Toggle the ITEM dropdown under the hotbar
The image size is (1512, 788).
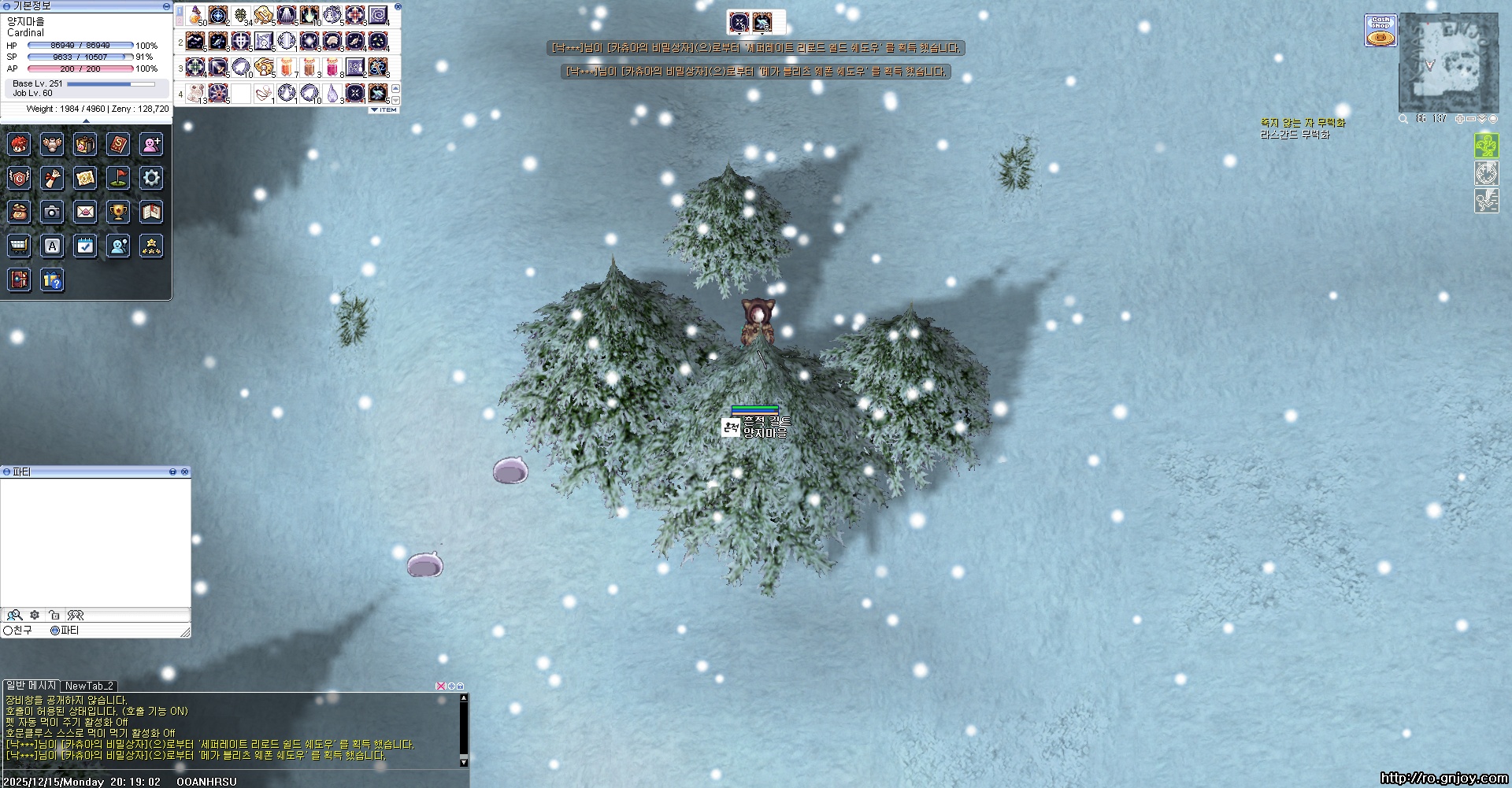click(x=384, y=110)
